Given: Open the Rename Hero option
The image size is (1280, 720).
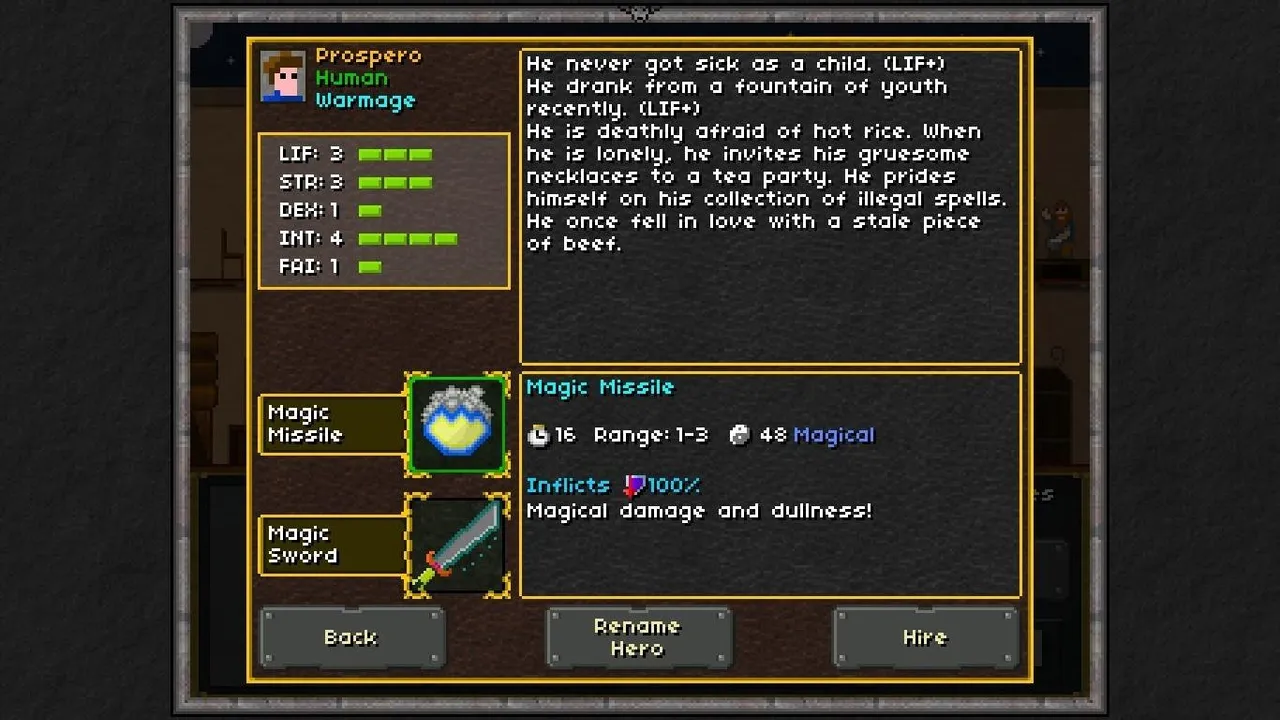Looking at the screenshot, I should (637, 637).
